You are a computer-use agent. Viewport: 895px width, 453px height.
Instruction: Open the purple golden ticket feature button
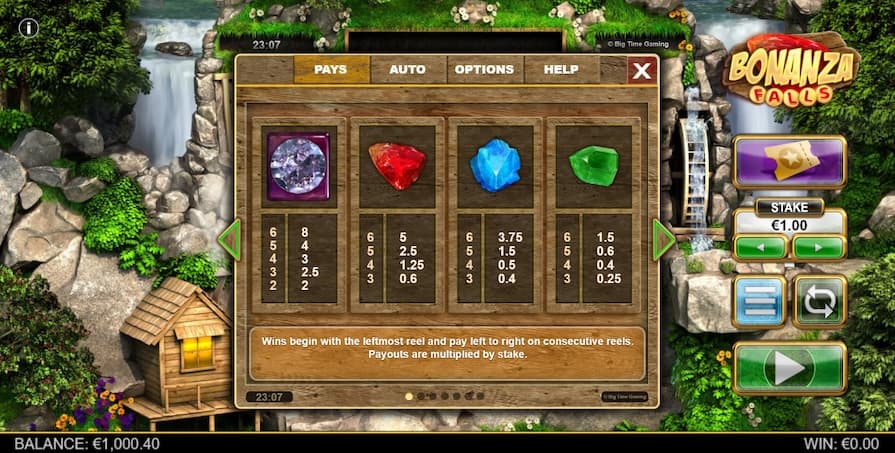pos(789,162)
